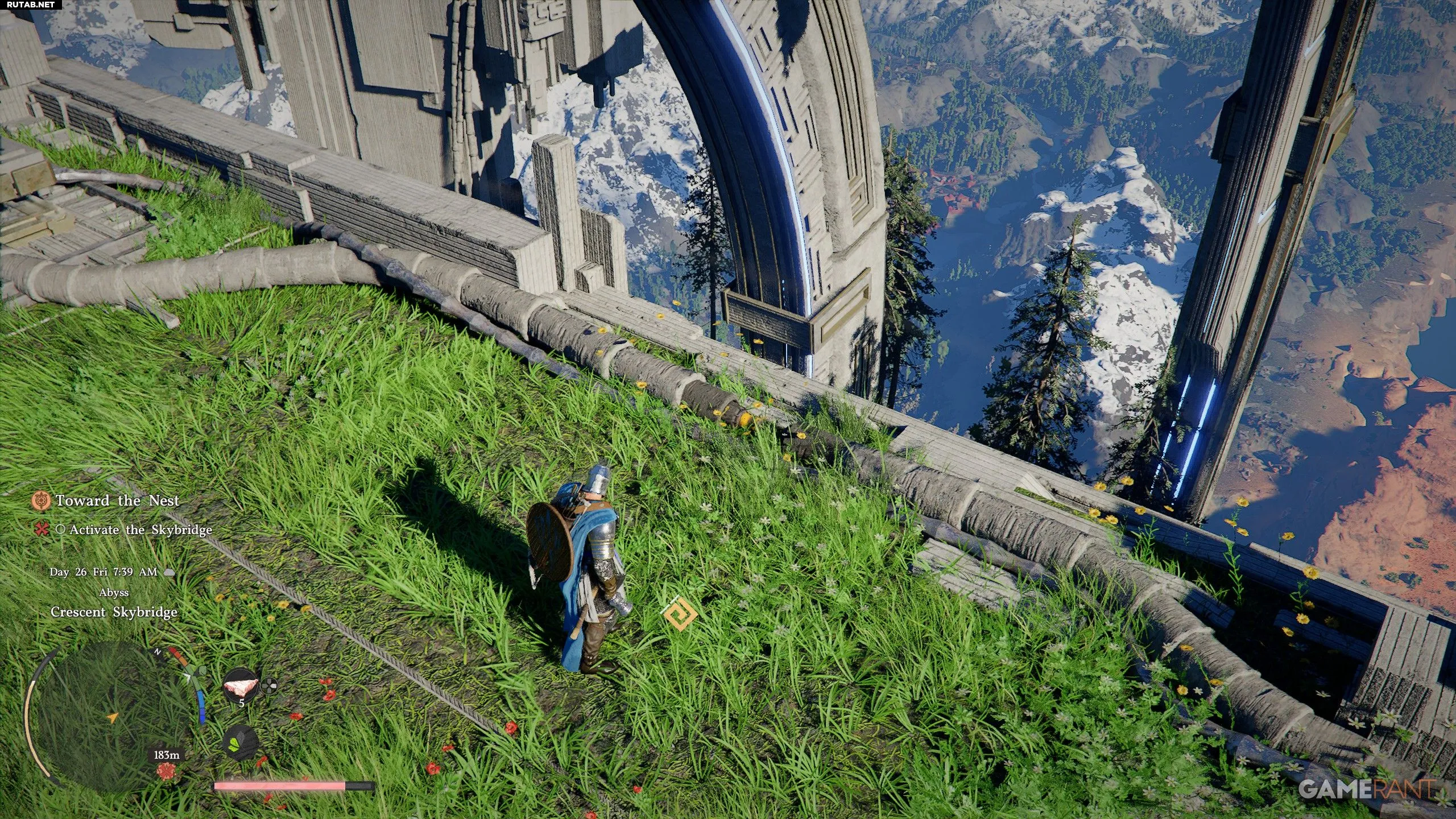Open the Toward the Nest quest tracker
Screen dimensions: 1456x819
pyautogui.click(x=117, y=500)
